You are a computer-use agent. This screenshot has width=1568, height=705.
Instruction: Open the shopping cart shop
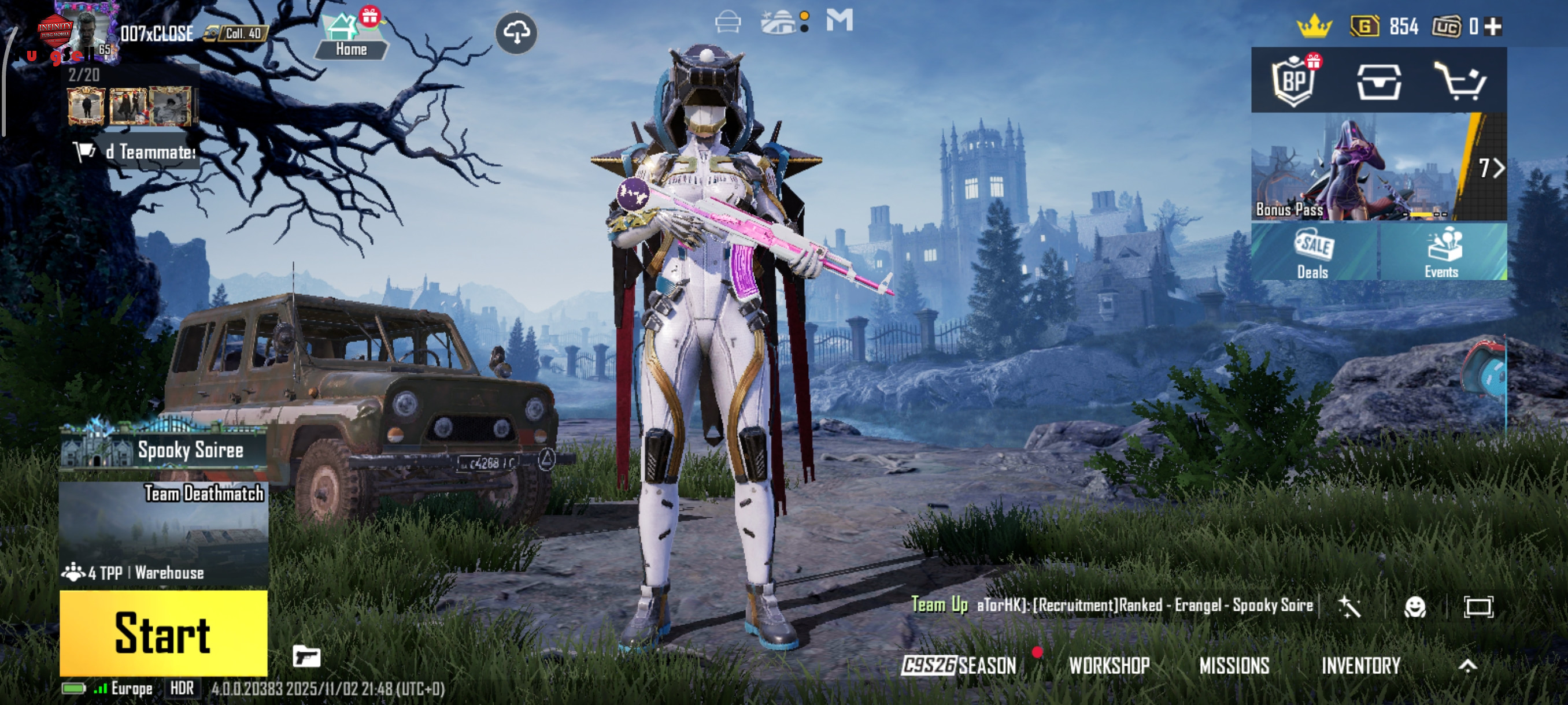(1461, 81)
